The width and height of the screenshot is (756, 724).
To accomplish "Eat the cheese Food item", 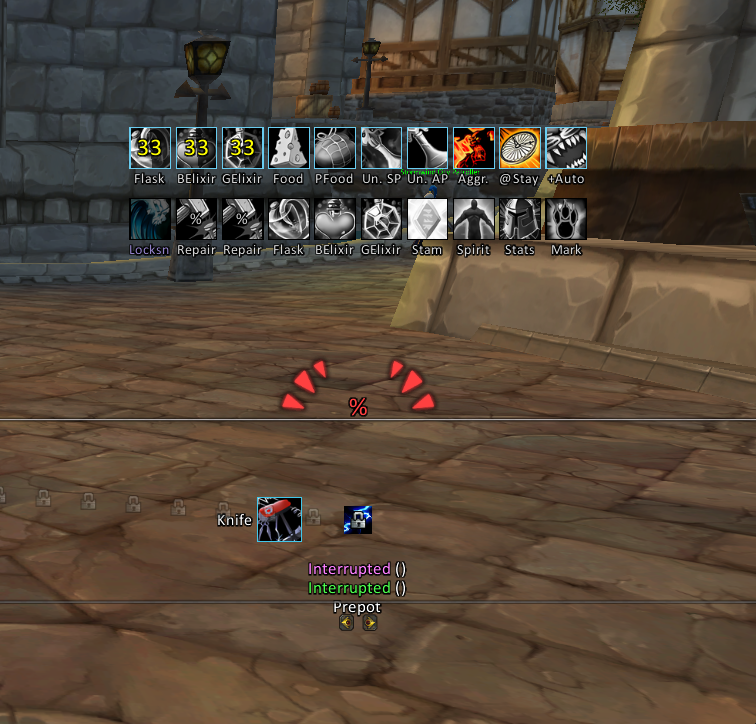I will point(288,148).
